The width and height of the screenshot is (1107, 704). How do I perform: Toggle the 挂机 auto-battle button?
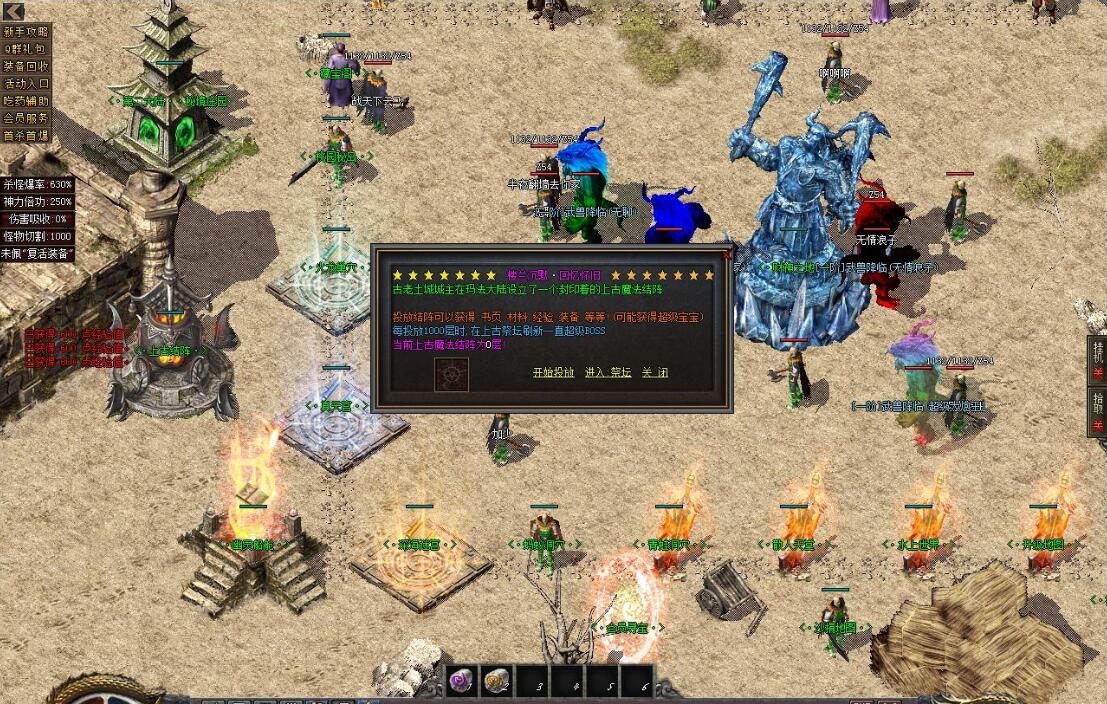[1098, 358]
